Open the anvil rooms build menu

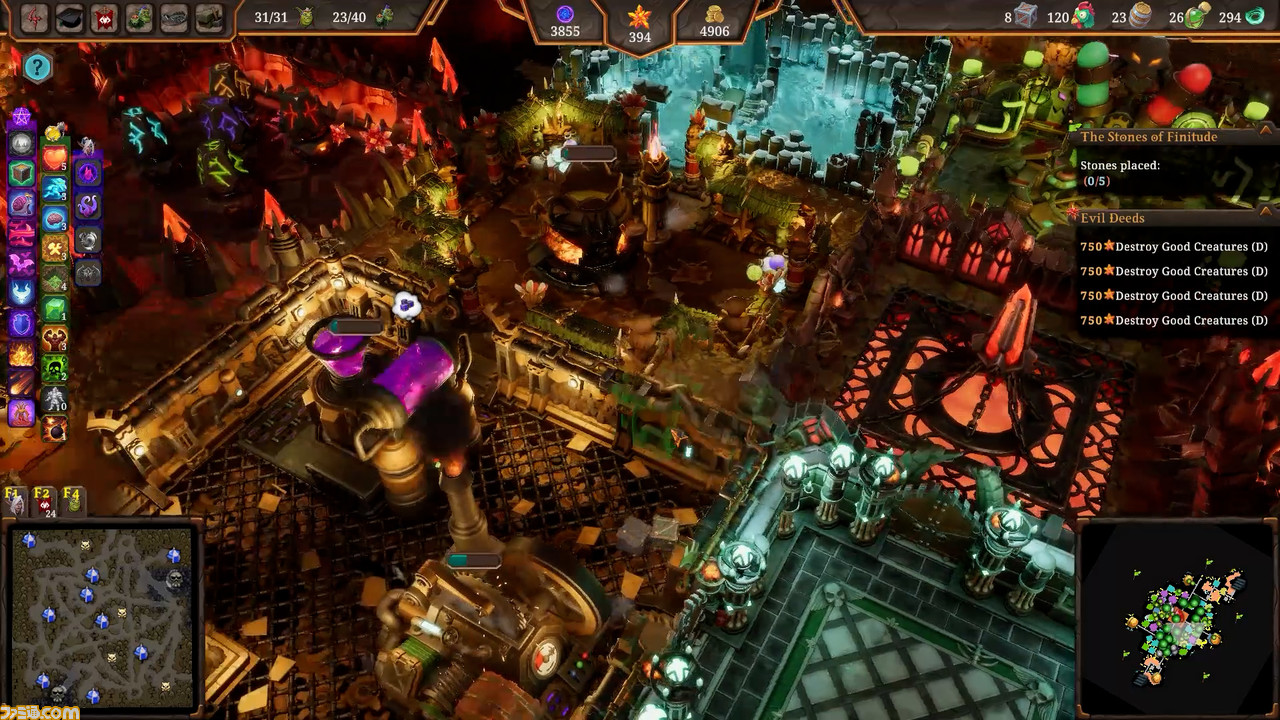(209, 18)
